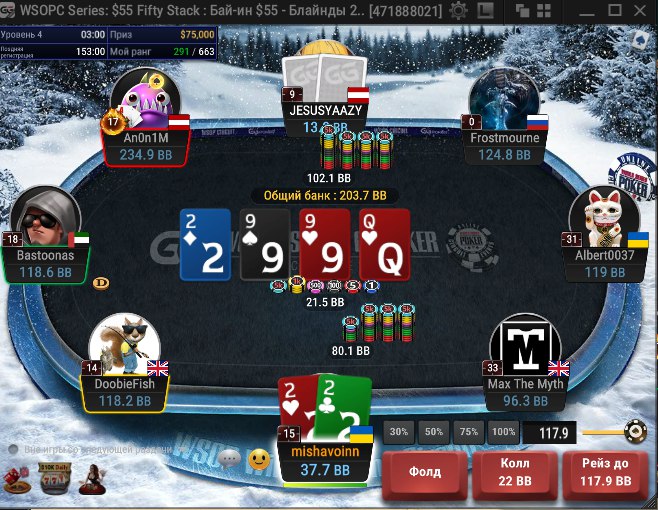Fold the hand with the Фолд button
658x510 pixels.
click(x=422, y=473)
